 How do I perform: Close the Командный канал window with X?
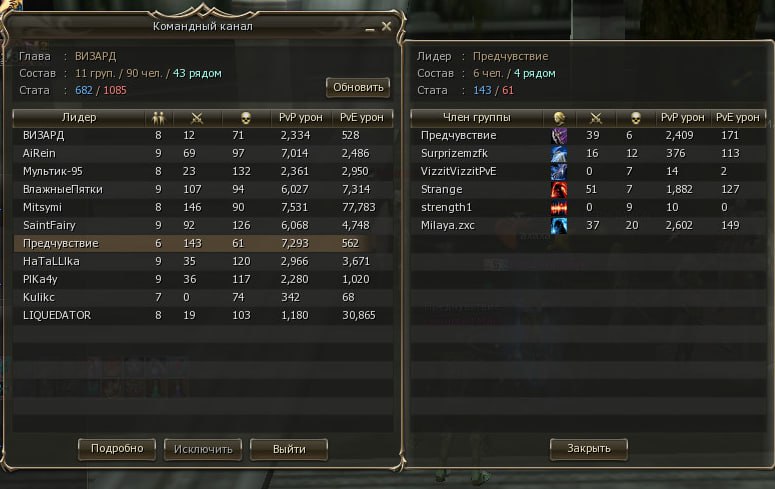pyautogui.click(x=386, y=28)
